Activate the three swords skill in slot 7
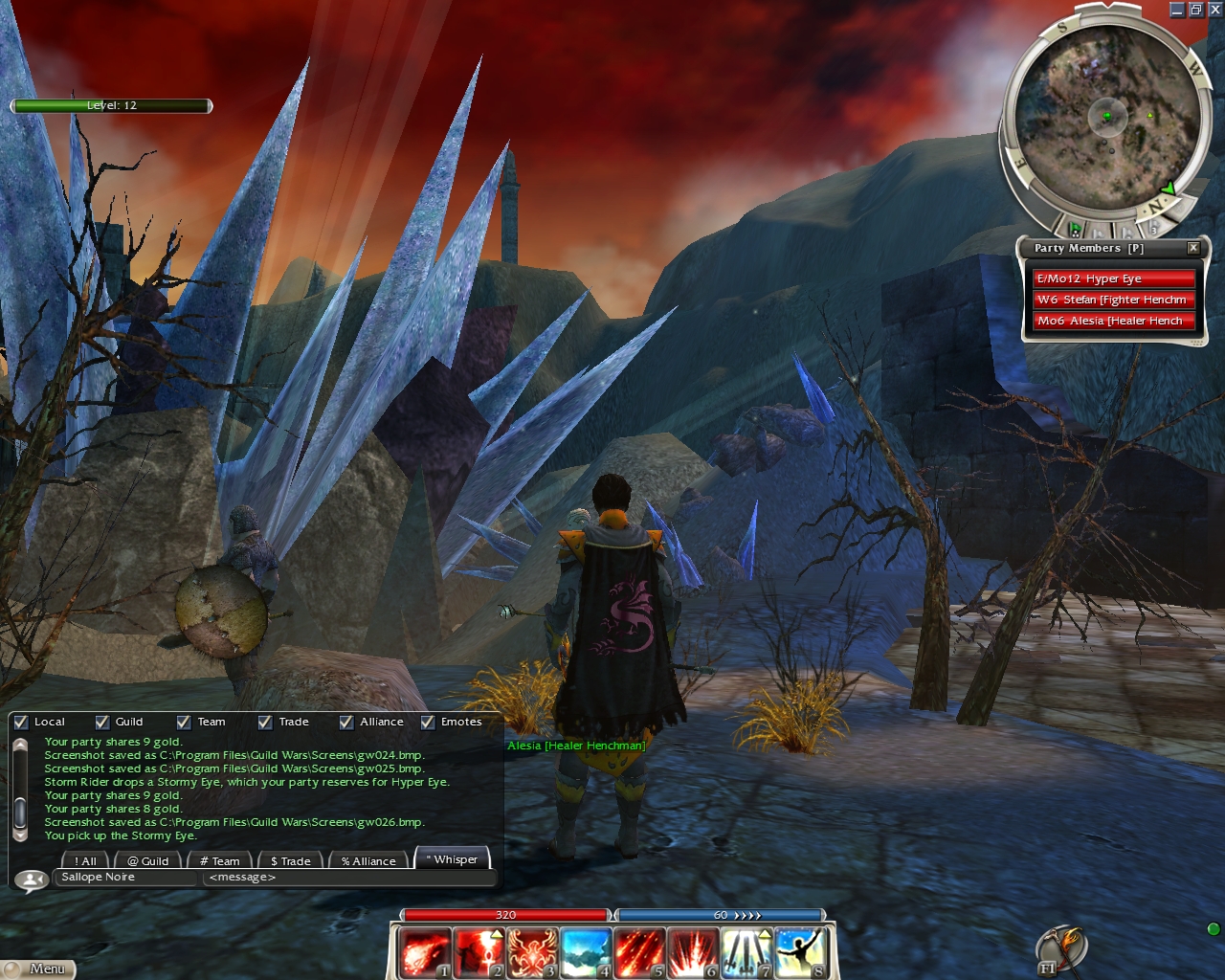The height and width of the screenshot is (980, 1225). [747, 951]
